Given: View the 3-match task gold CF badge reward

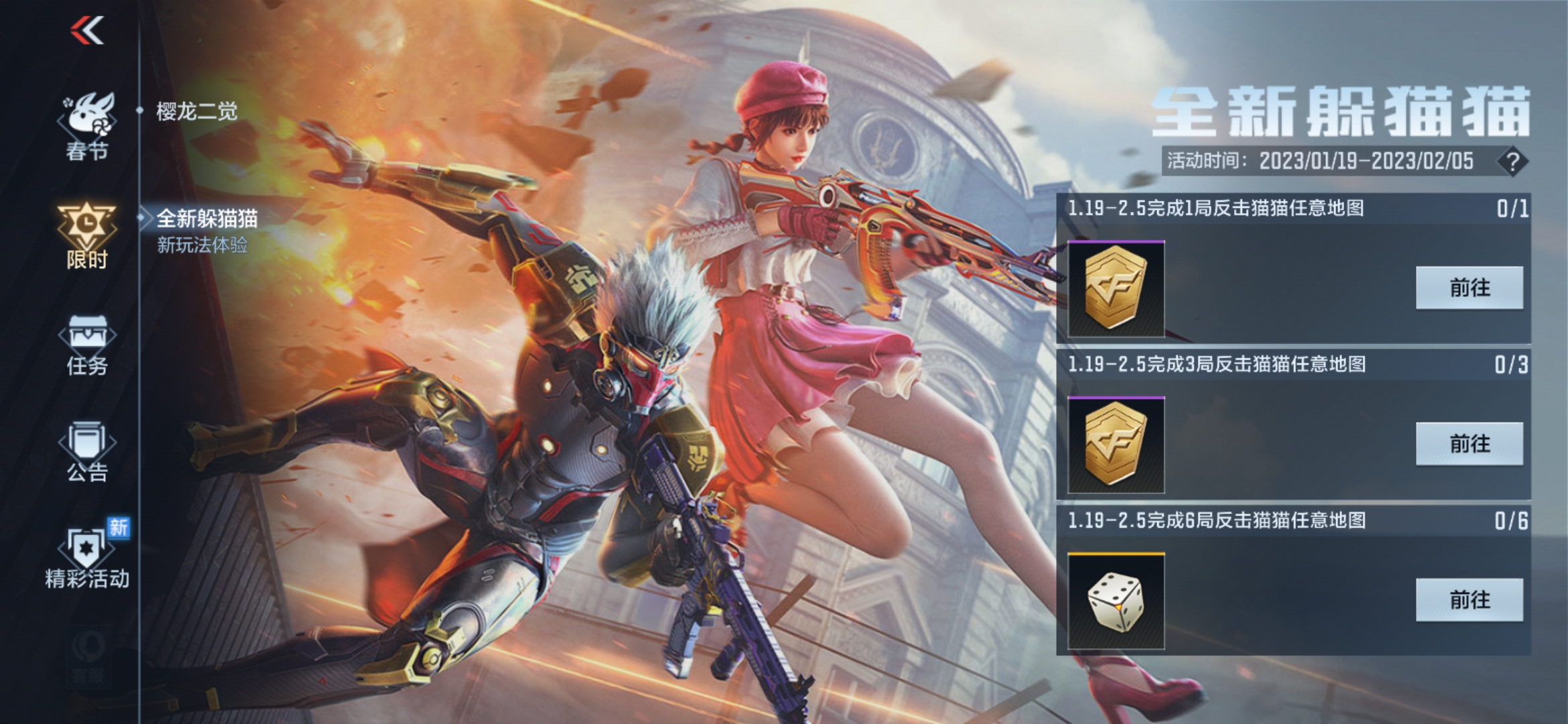Looking at the screenshot, I should pos(1116,445).
